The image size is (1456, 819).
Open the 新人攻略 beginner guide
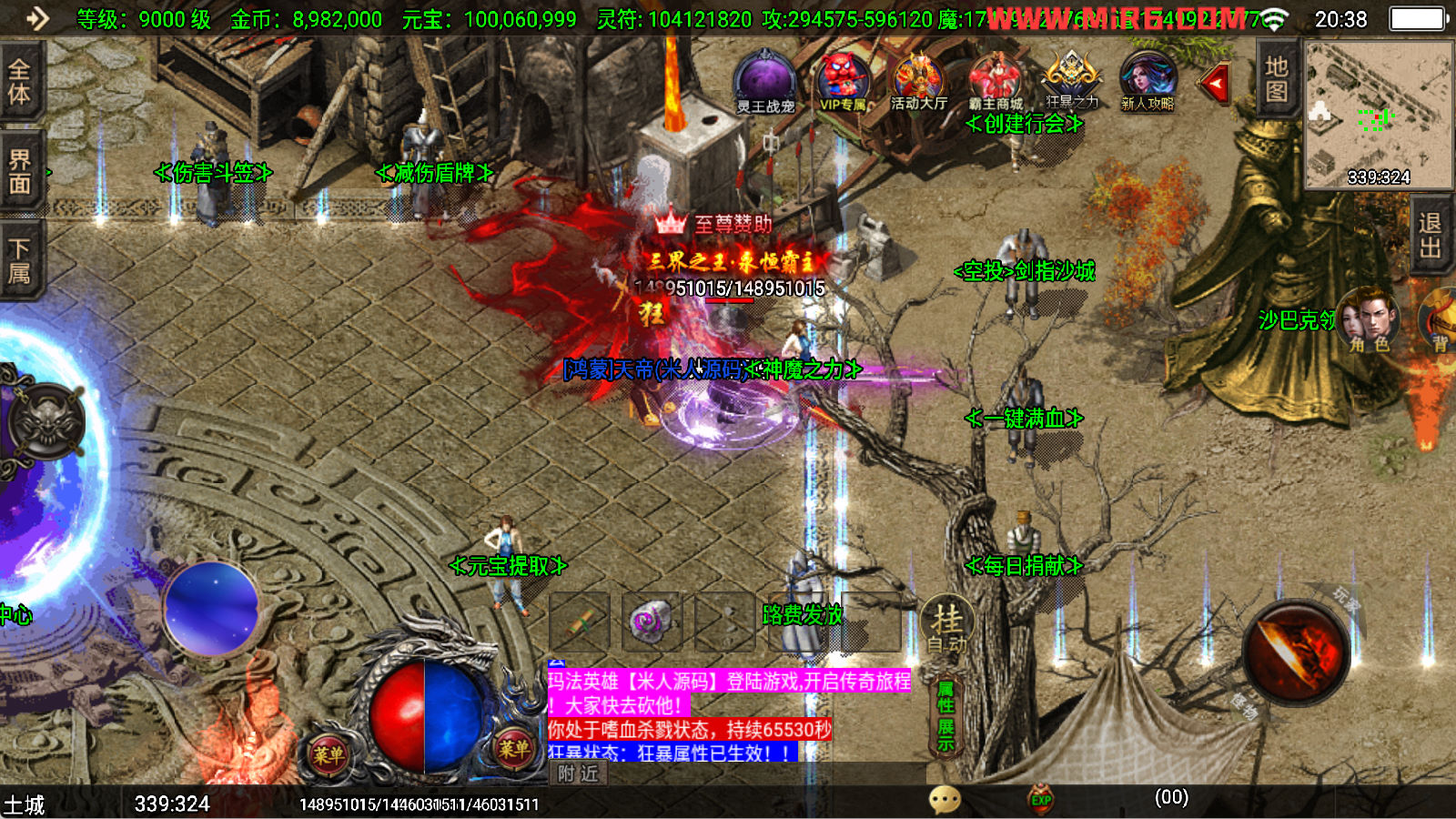click(1148, 82)
